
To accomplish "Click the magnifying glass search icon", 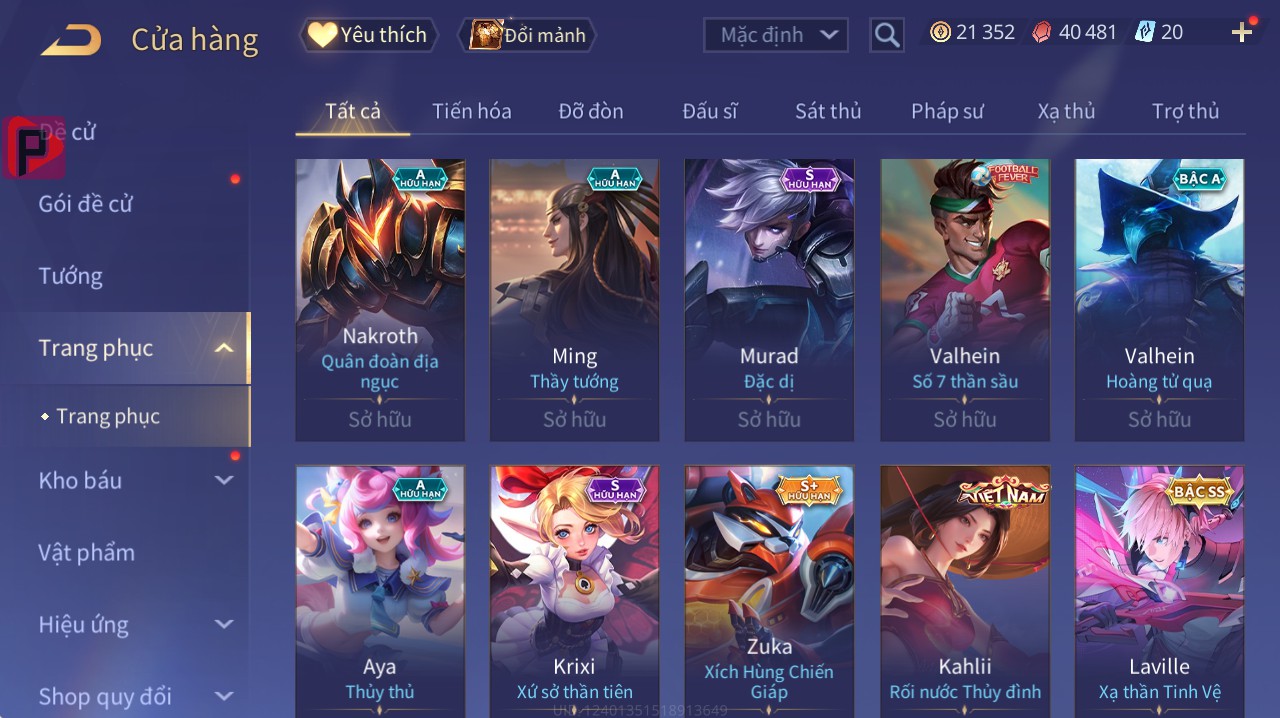I will pos(887,35).
